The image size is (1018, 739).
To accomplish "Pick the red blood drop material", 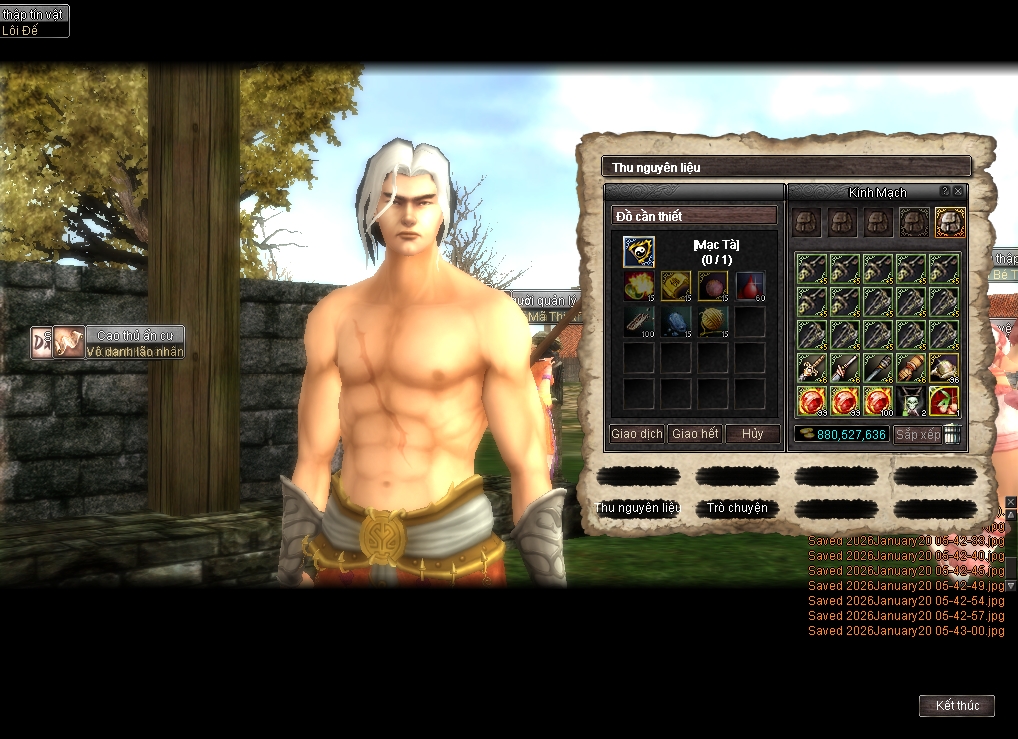I will [x=750, y=287].
